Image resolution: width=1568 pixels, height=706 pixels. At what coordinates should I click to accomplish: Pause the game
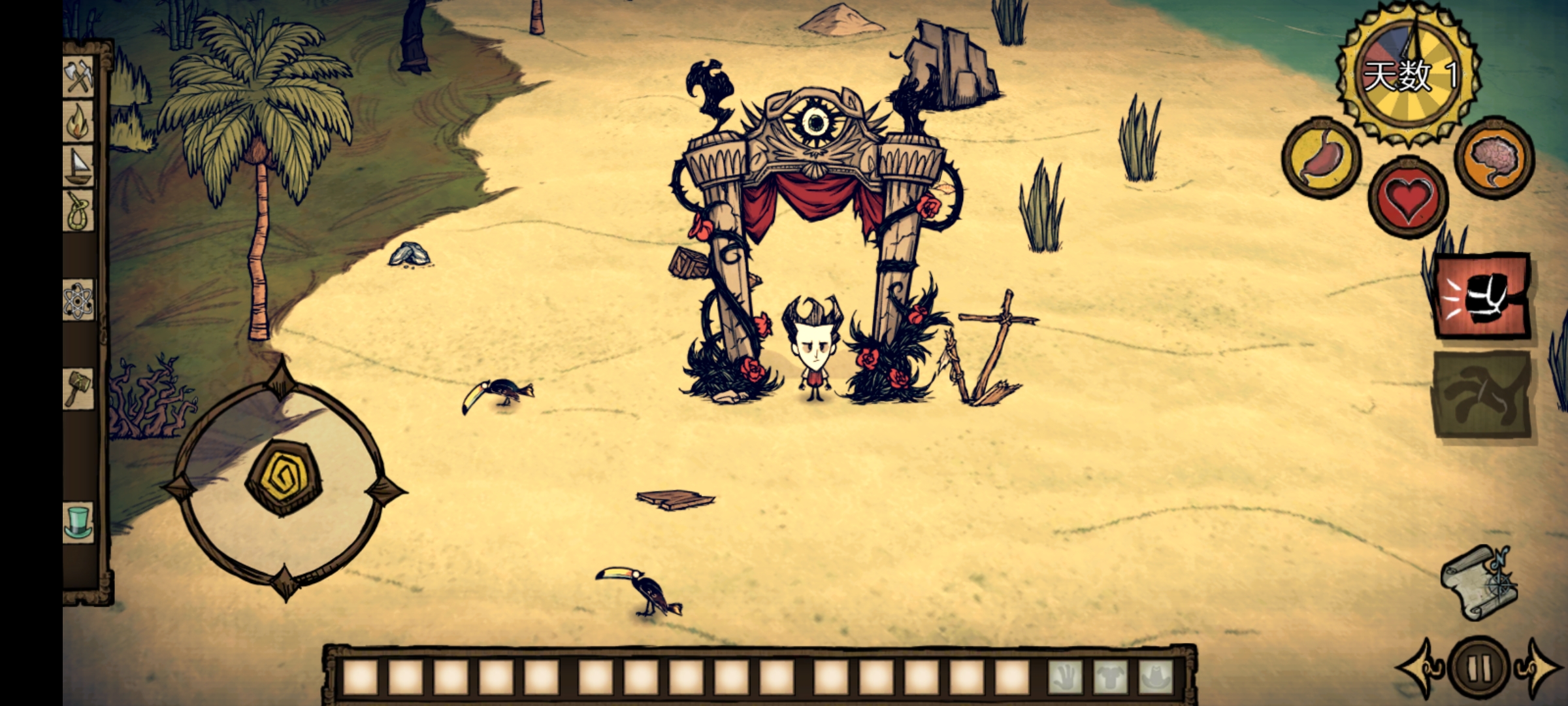tap(1478, 668)
